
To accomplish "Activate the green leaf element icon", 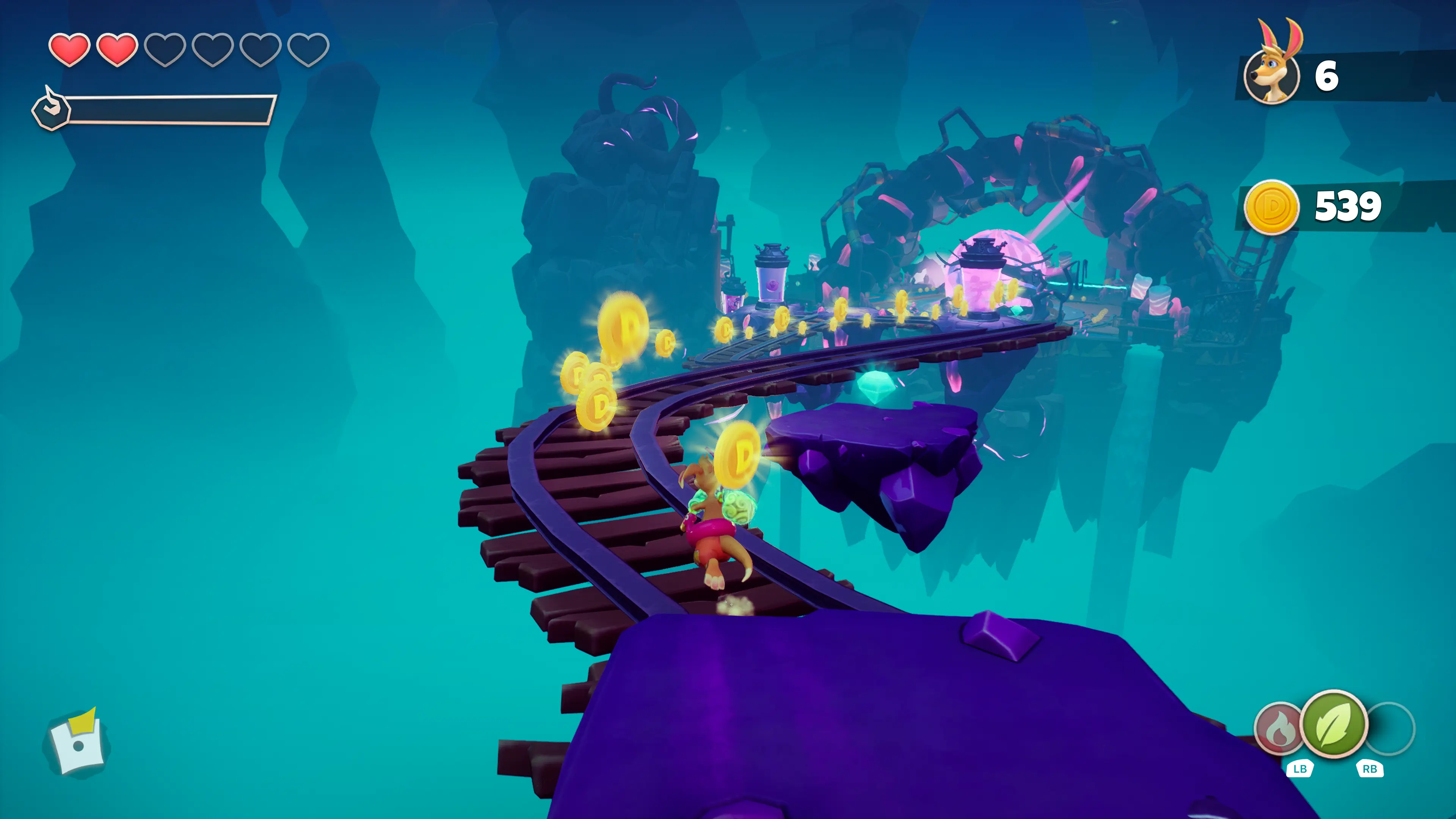I will pos(1334,723).
